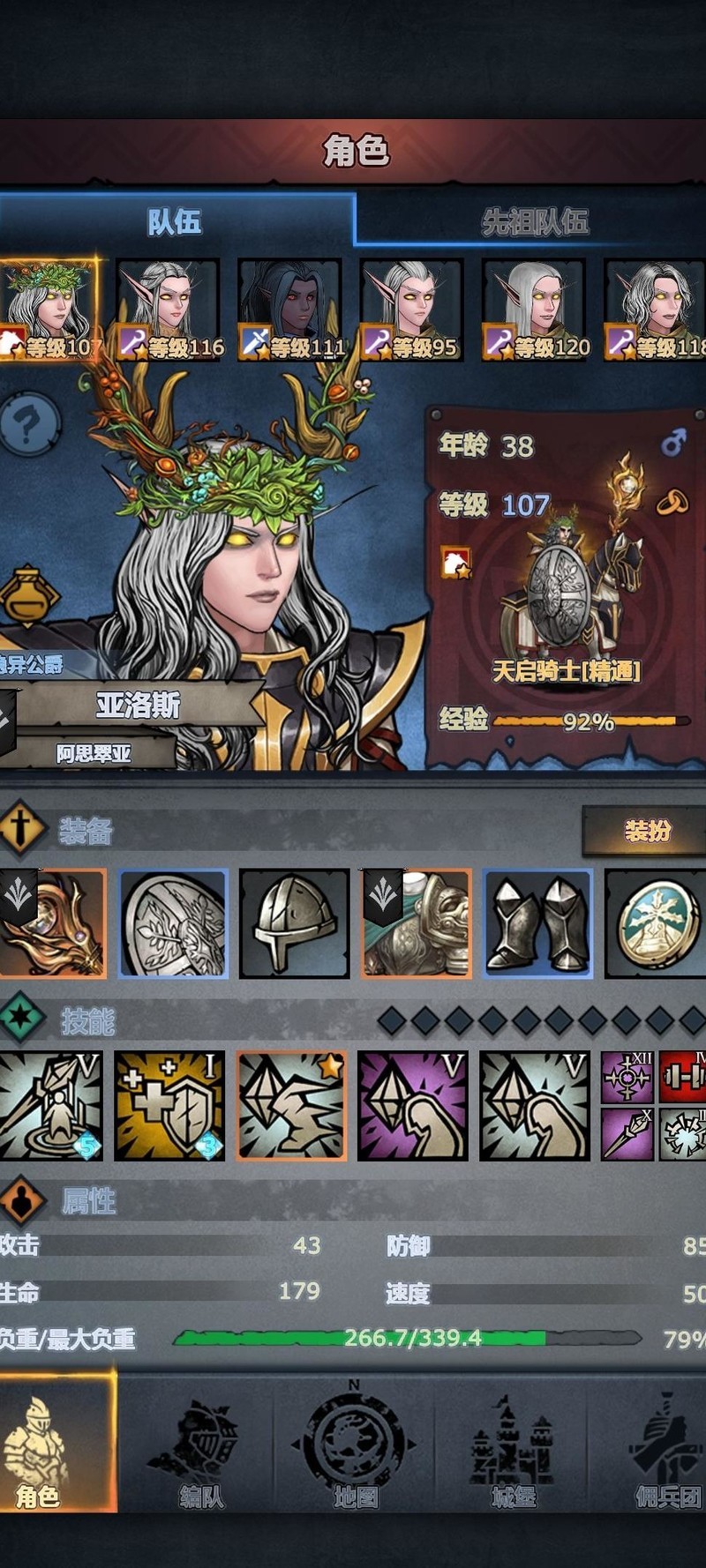Select the 队伍 tab
The height and width of the screenshot is (1568, 706).
click(175, 220)
